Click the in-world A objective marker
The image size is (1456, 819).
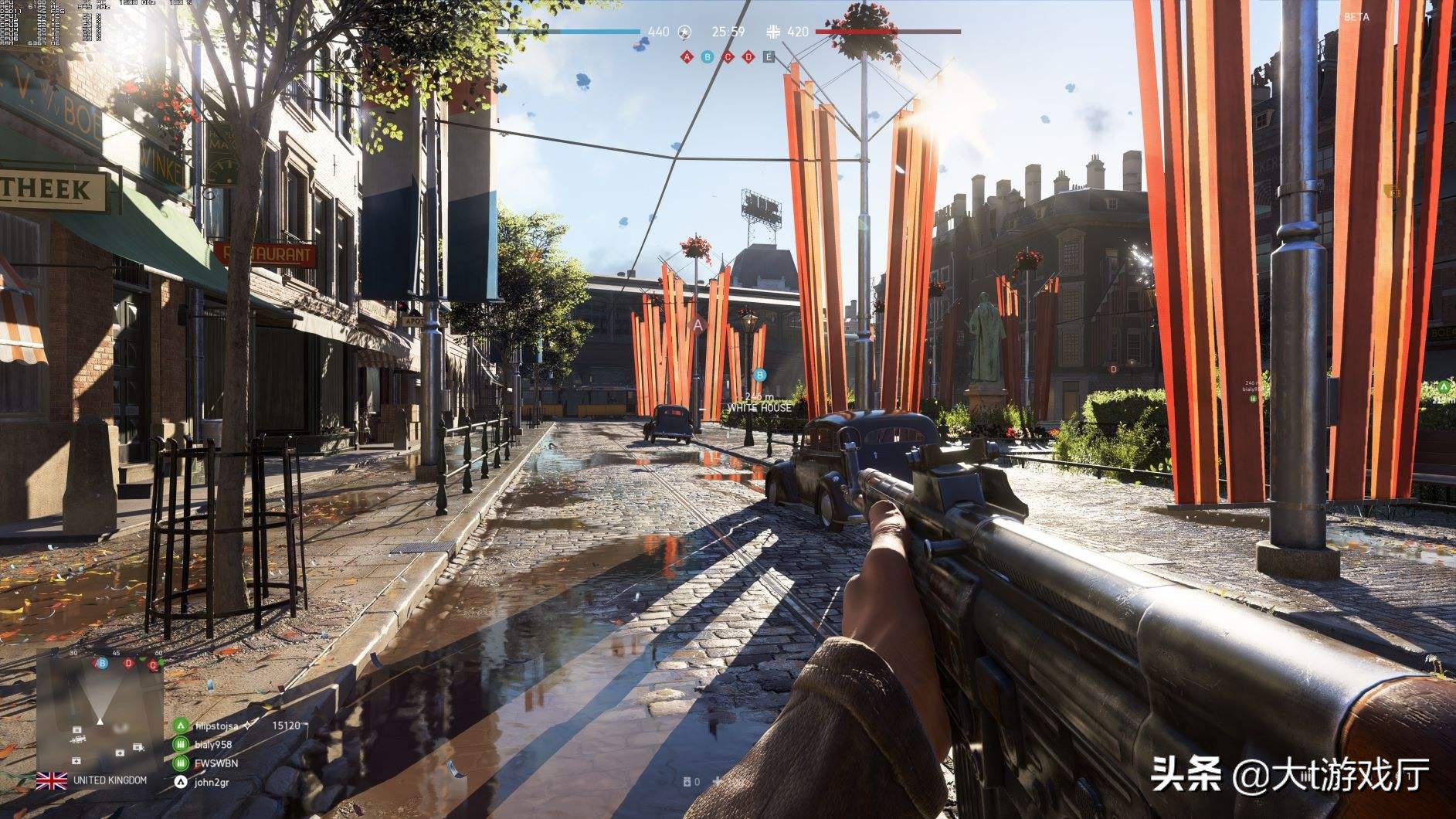(x=699, y=325)
